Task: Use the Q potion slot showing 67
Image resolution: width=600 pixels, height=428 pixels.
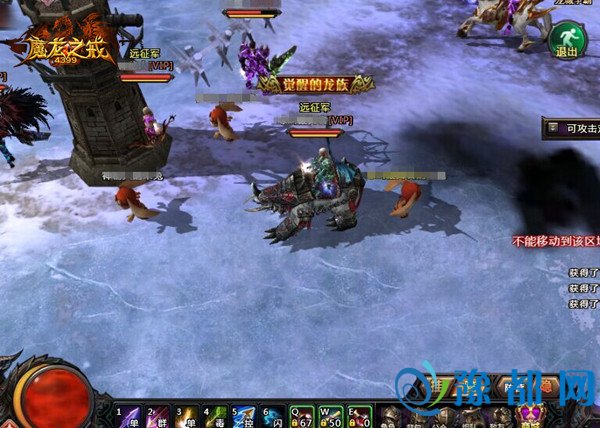Action: [304, 416]
